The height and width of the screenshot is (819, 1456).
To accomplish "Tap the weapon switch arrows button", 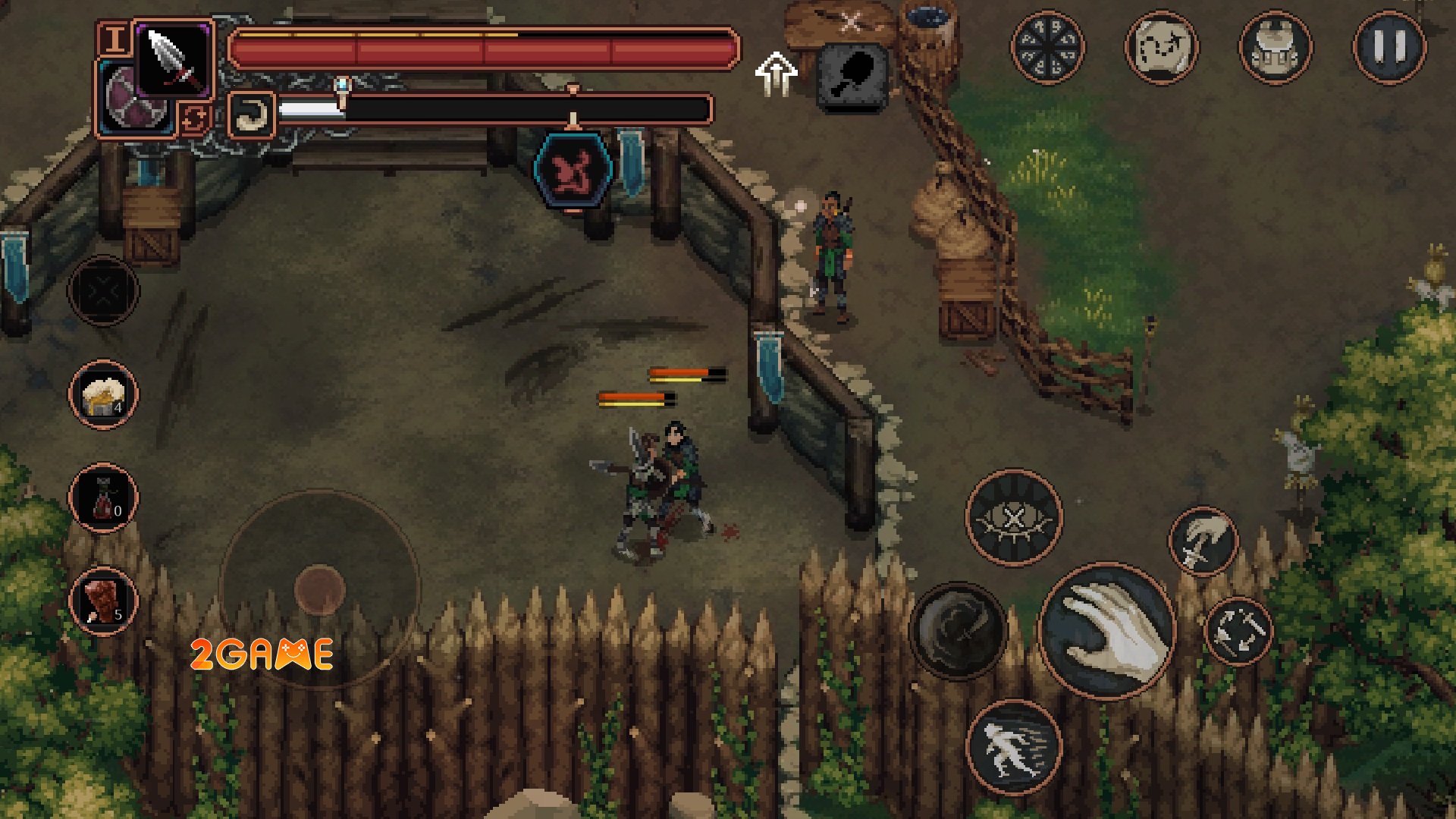I will pos(1238,632).
